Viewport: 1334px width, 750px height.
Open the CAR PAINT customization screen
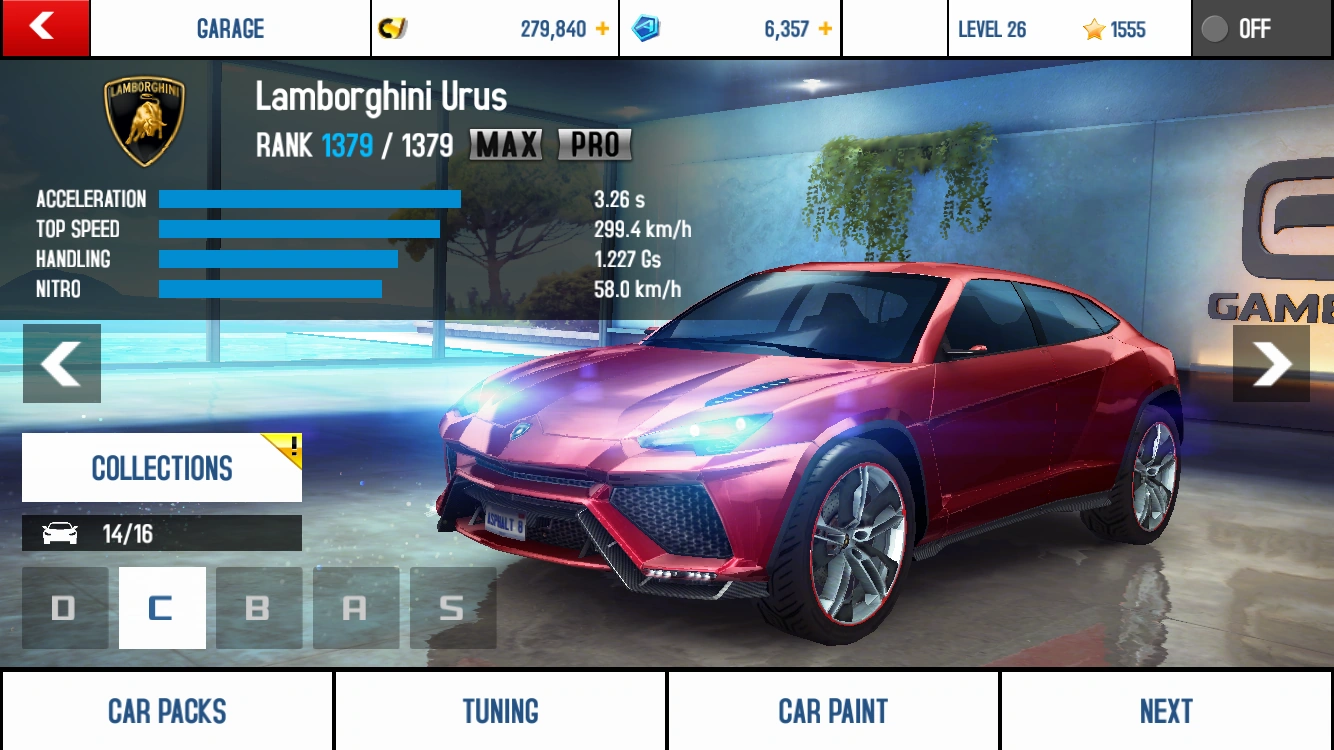click(x=832, y=710)
